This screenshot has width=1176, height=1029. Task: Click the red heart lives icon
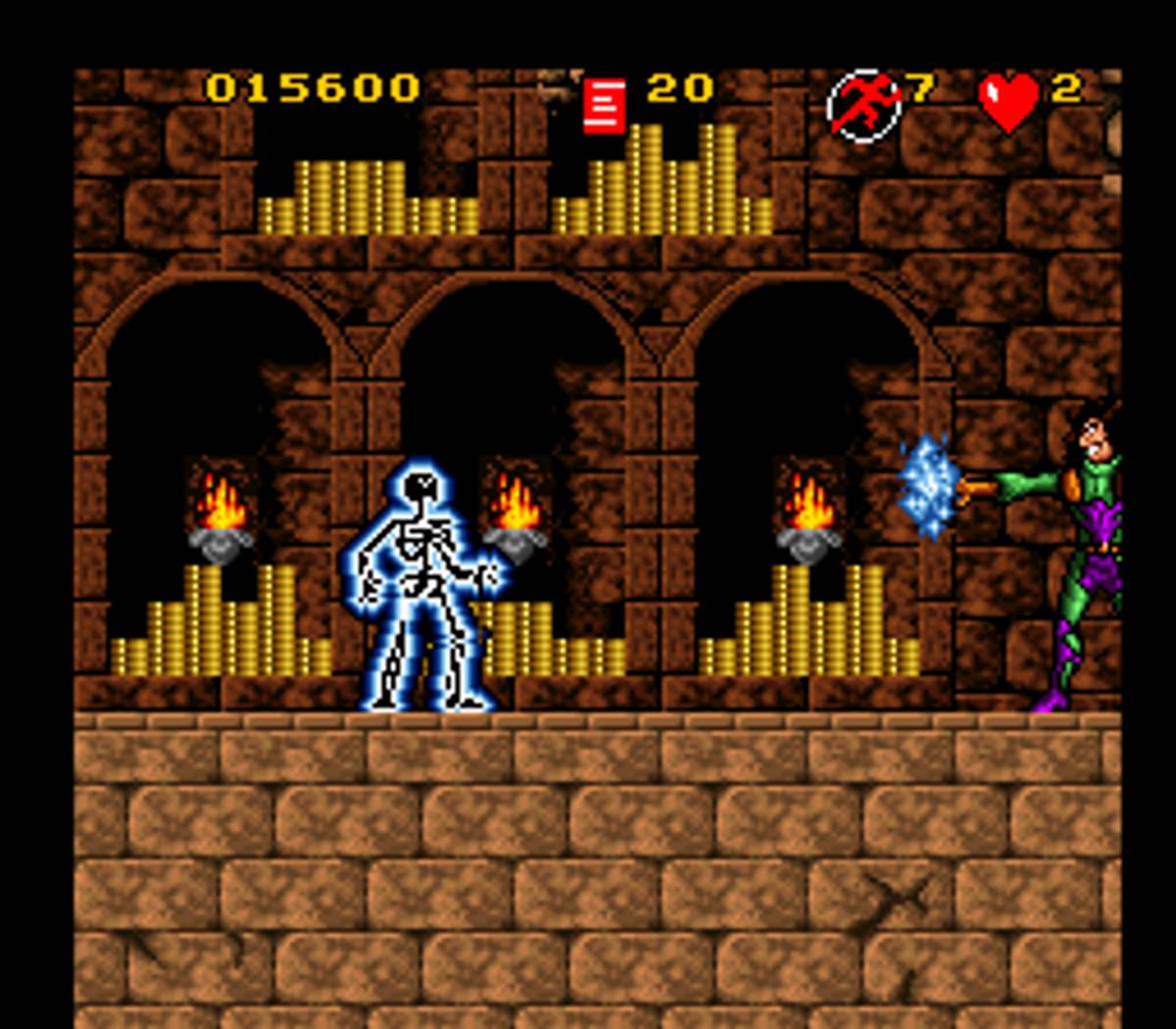pyautogui.click(x=1008, y=102)
